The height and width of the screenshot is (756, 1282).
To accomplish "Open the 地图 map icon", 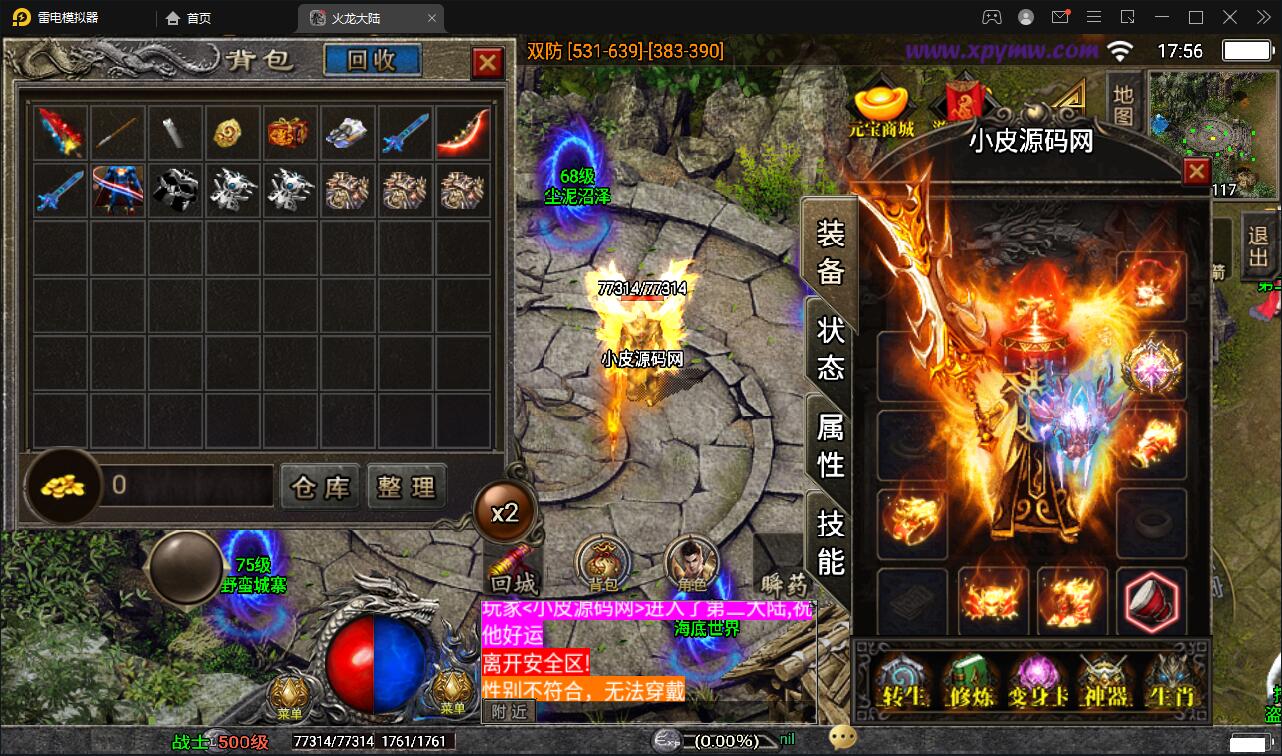I will click(x=1122, y=105).
